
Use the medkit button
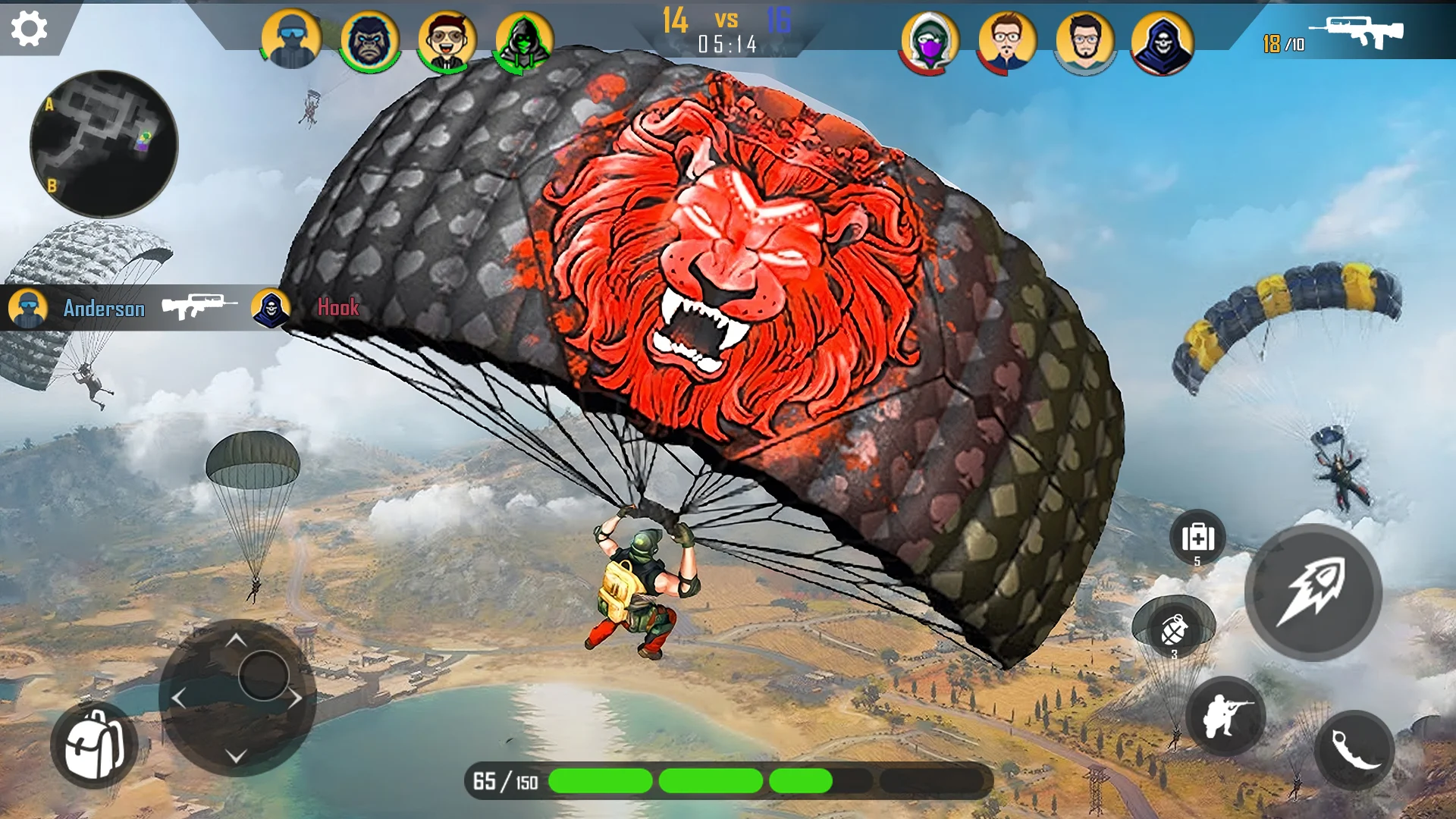(x=1197, y=538)
